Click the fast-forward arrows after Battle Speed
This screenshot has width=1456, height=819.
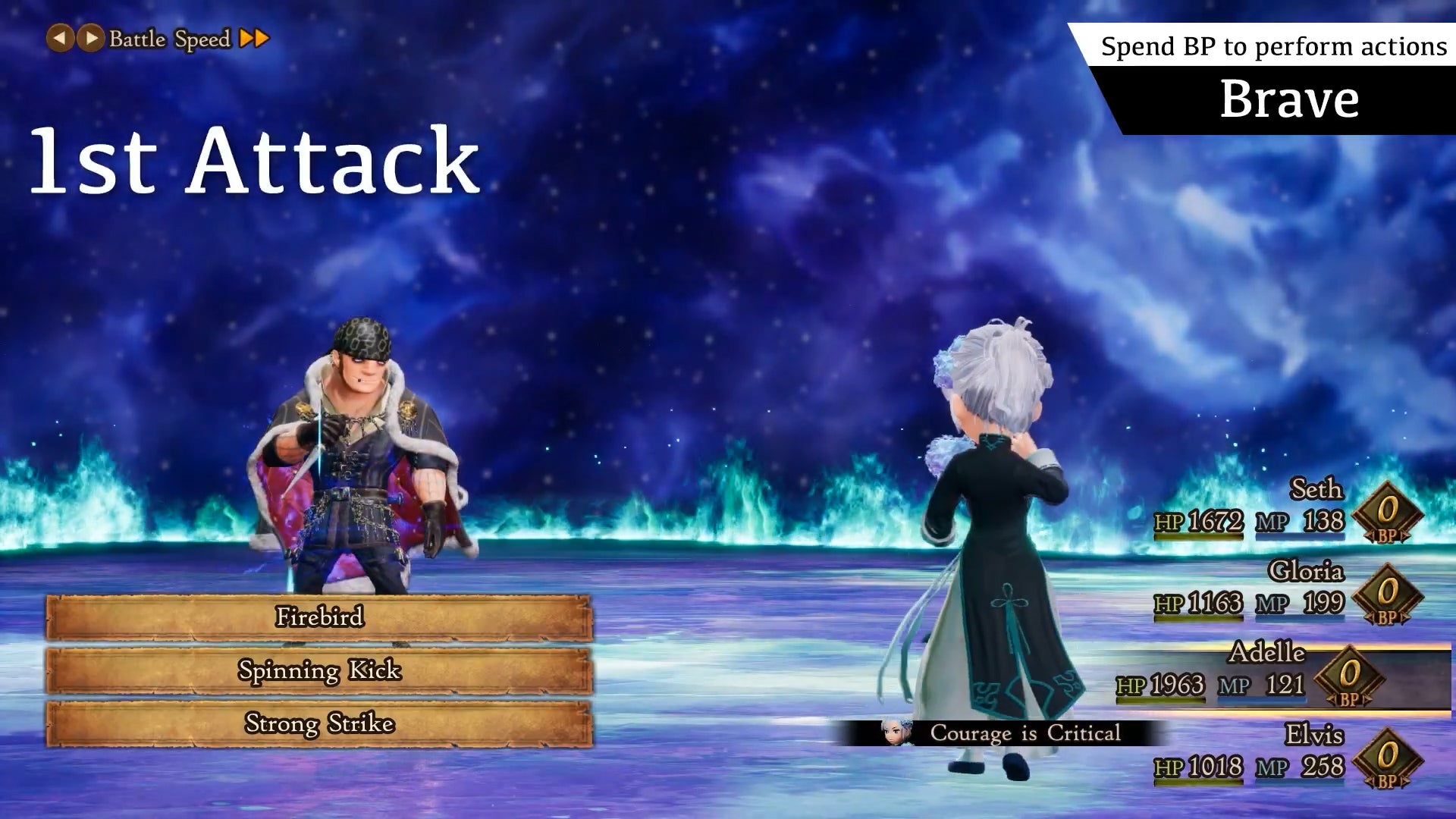click(256, 38)
